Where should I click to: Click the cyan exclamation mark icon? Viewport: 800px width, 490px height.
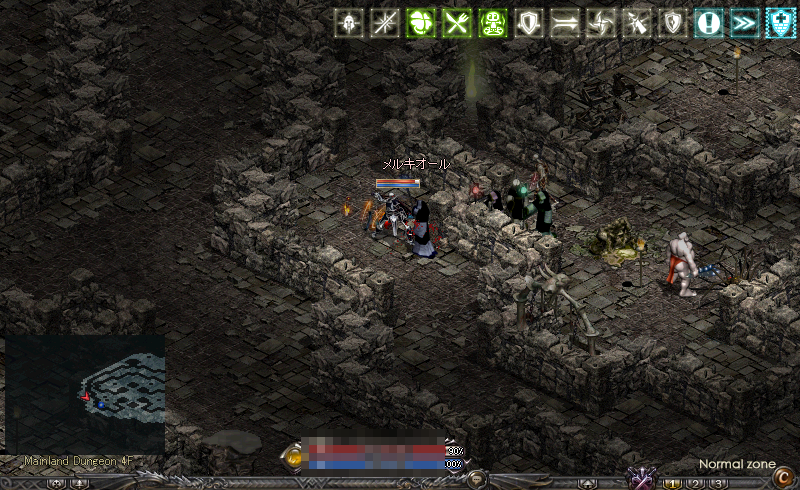coord(709,23)
